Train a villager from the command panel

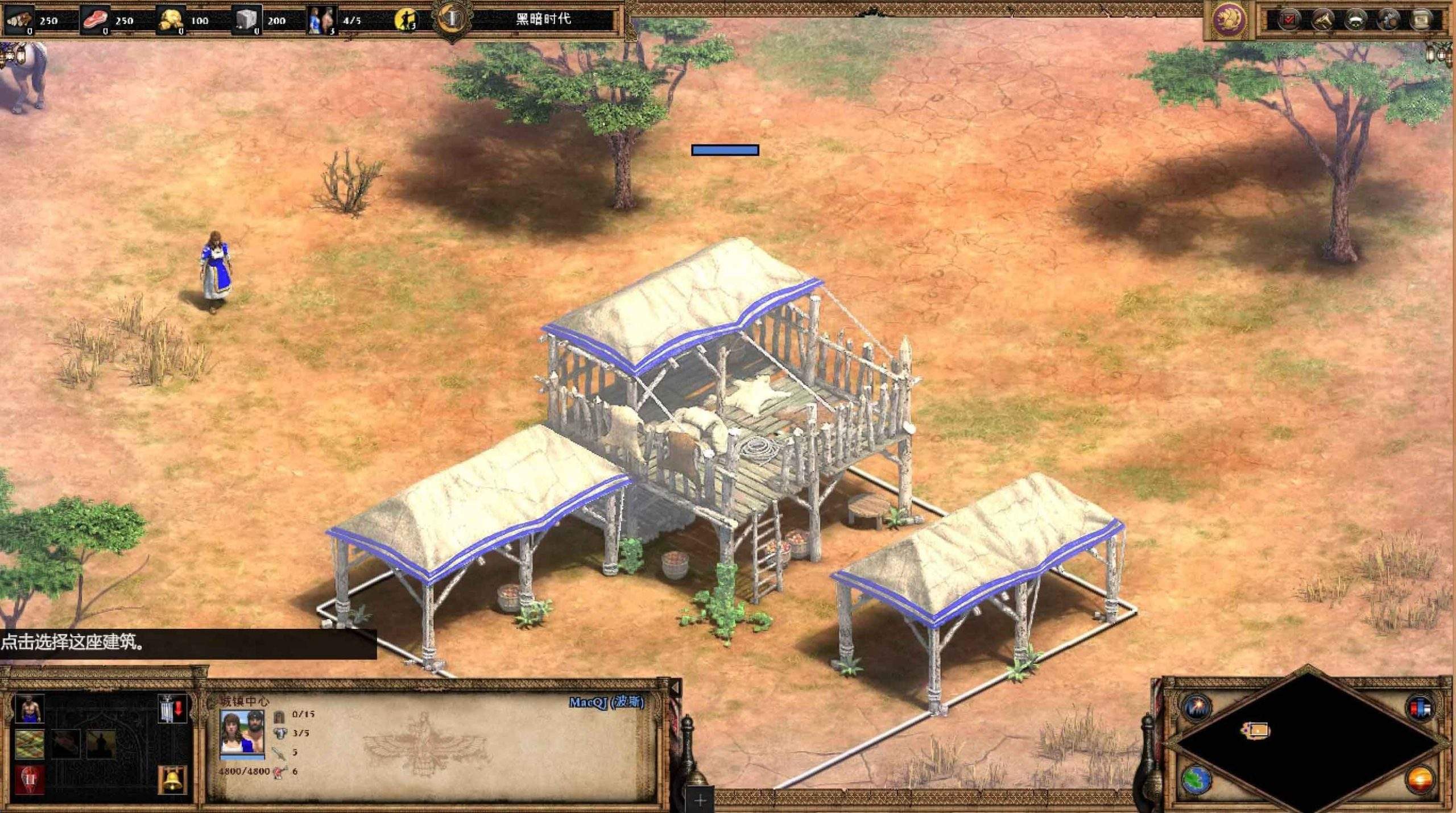(x=30, y=710)
